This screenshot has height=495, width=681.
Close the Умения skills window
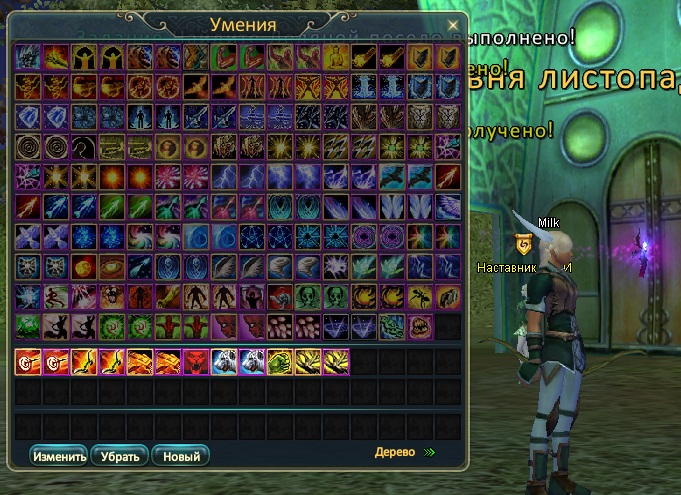tap(453, 24)
